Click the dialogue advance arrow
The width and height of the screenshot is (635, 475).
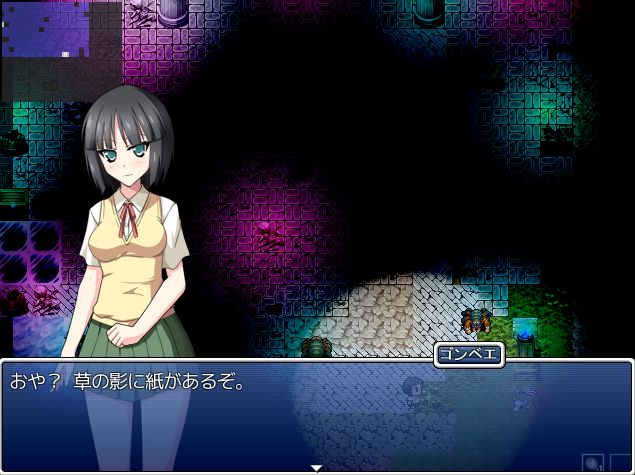[x=317, y=467]
